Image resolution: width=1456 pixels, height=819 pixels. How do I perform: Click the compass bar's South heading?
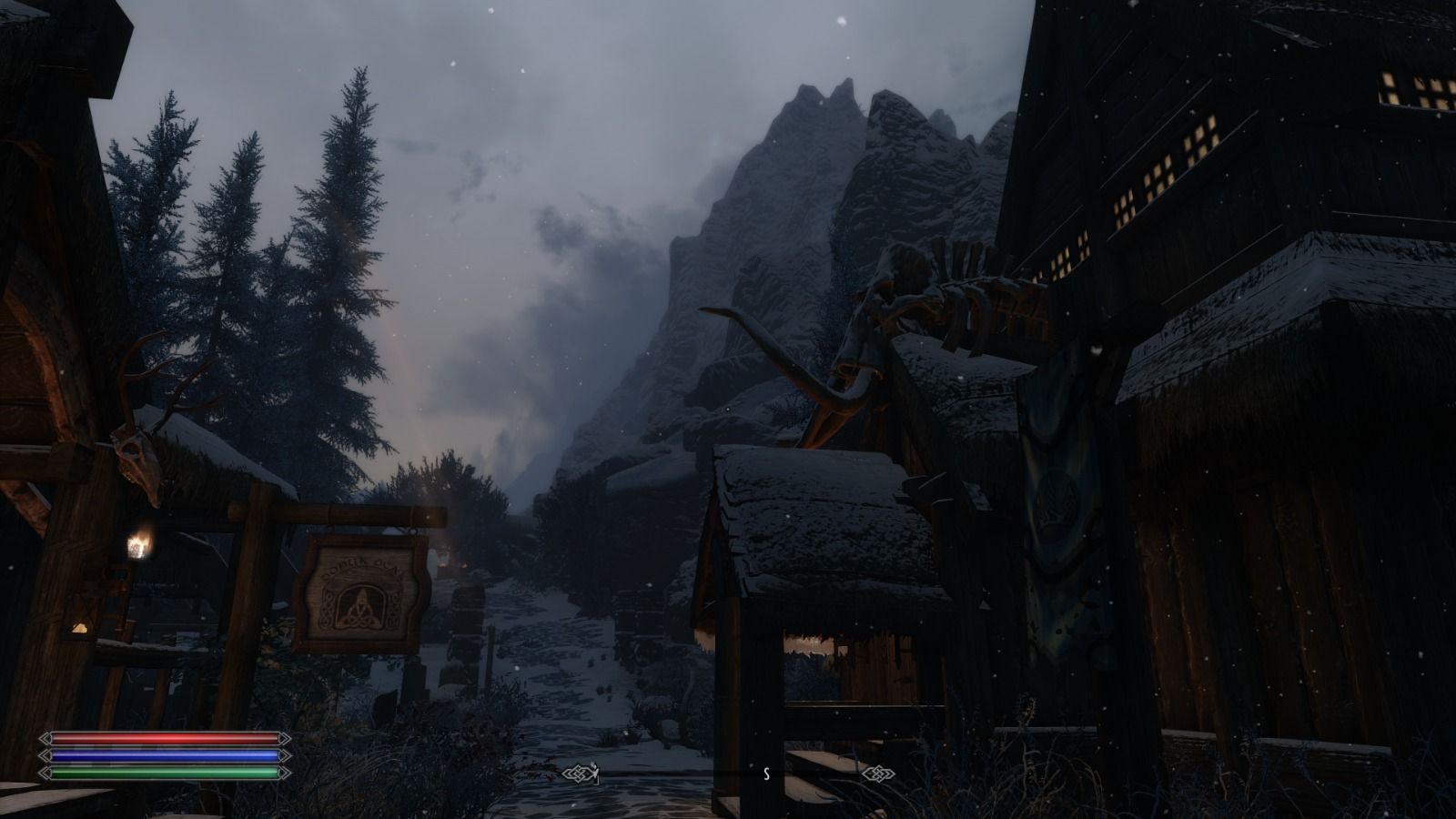(766, 774)
